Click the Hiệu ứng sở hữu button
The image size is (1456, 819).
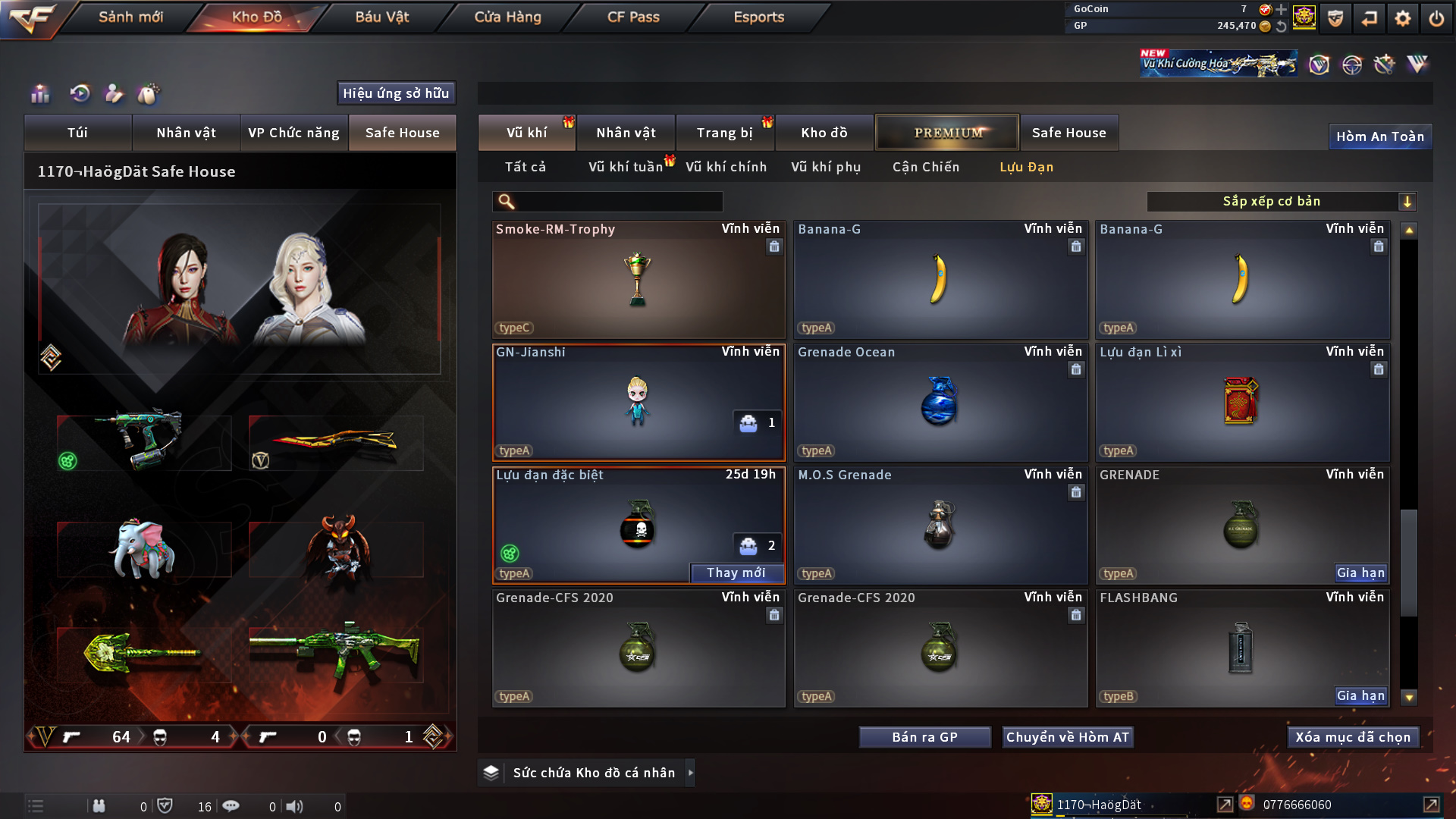(396, 93)
